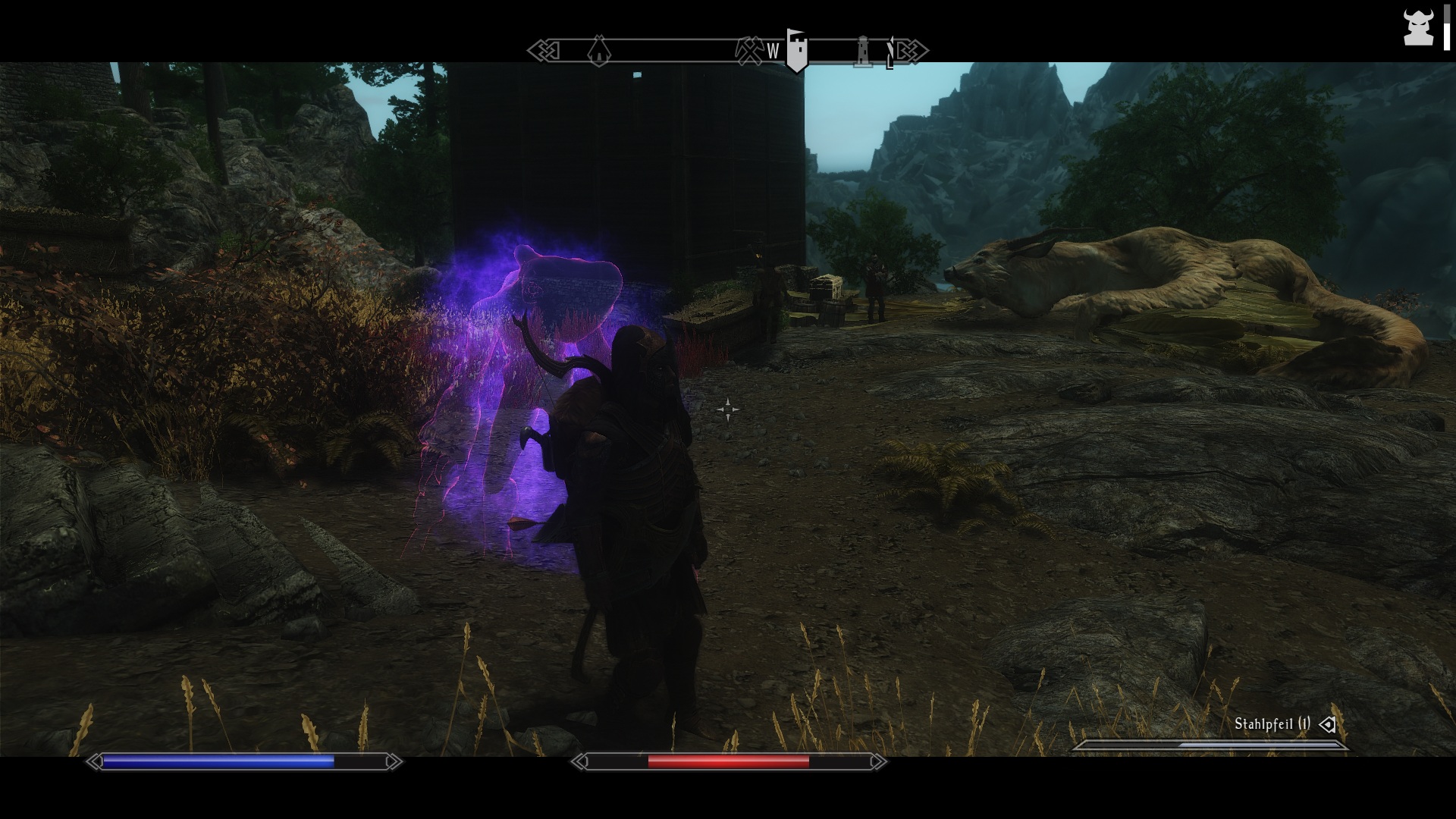Click the horned helmet warrior icon
Viewport: 1456px width, 819px height.
(x=1417, y=29)
